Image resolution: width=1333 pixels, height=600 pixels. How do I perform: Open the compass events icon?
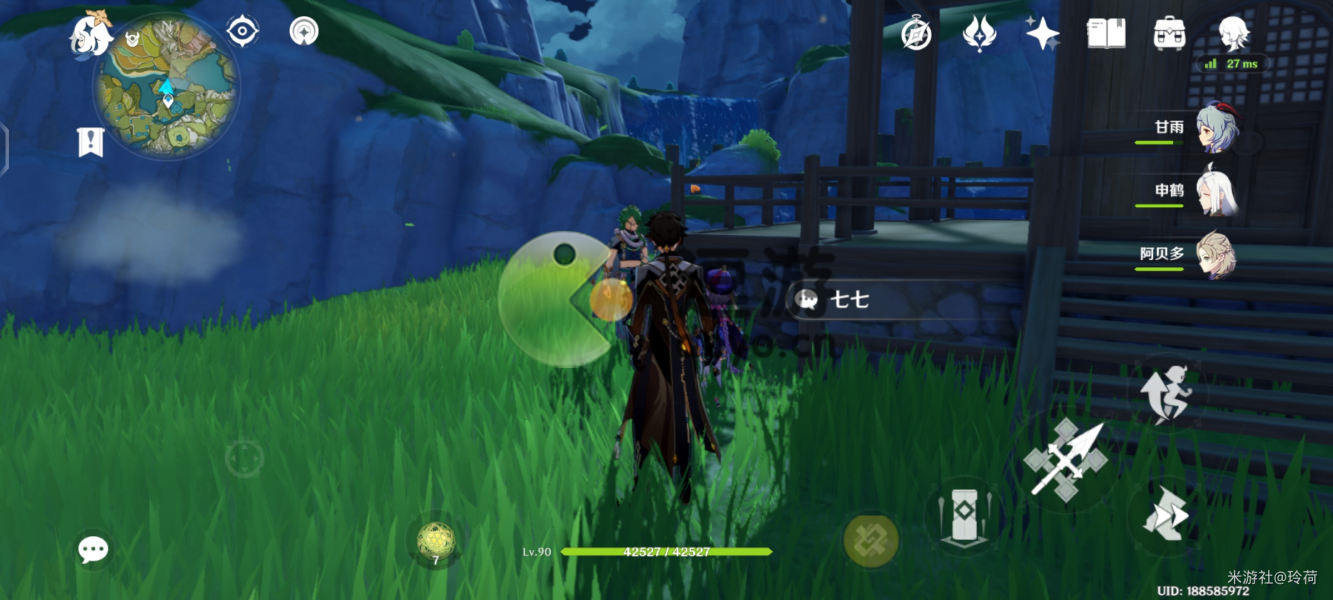pyautogui.click(x=916, y=33)
